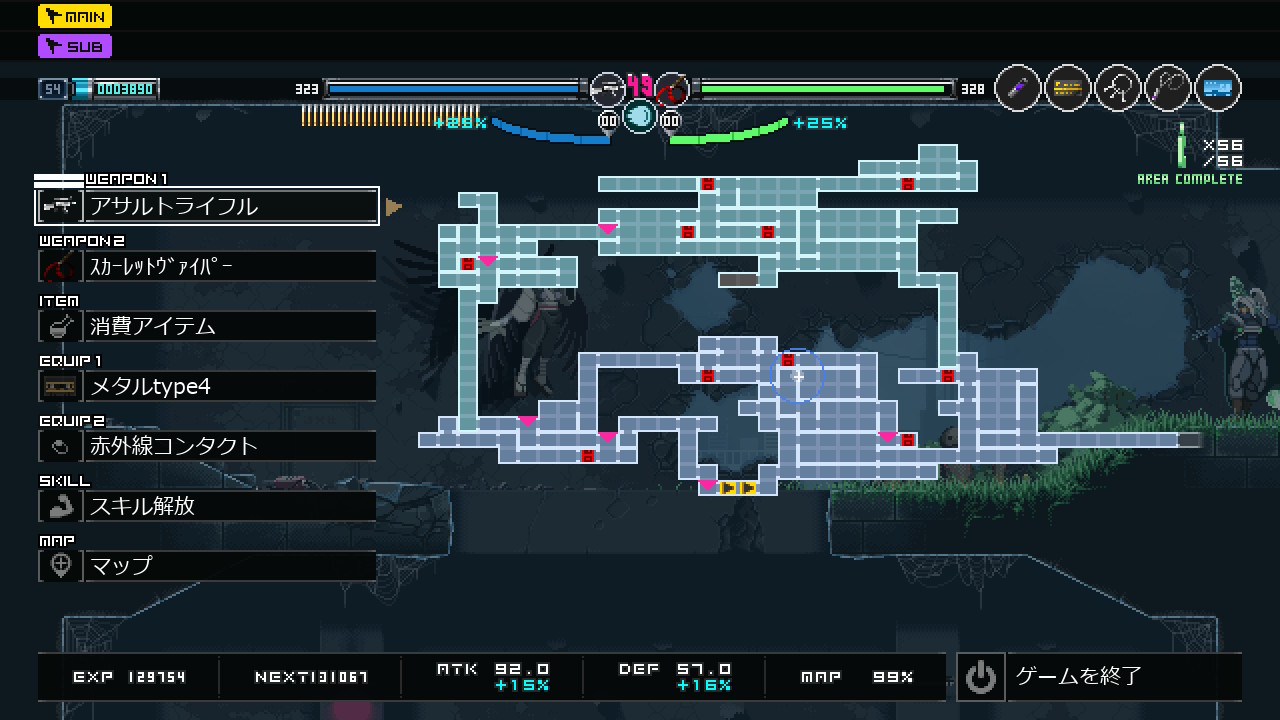1280x720 pixels.
Task: Select the アサルトライフル weapon 1 entry
Action: (x=207, y=206)
